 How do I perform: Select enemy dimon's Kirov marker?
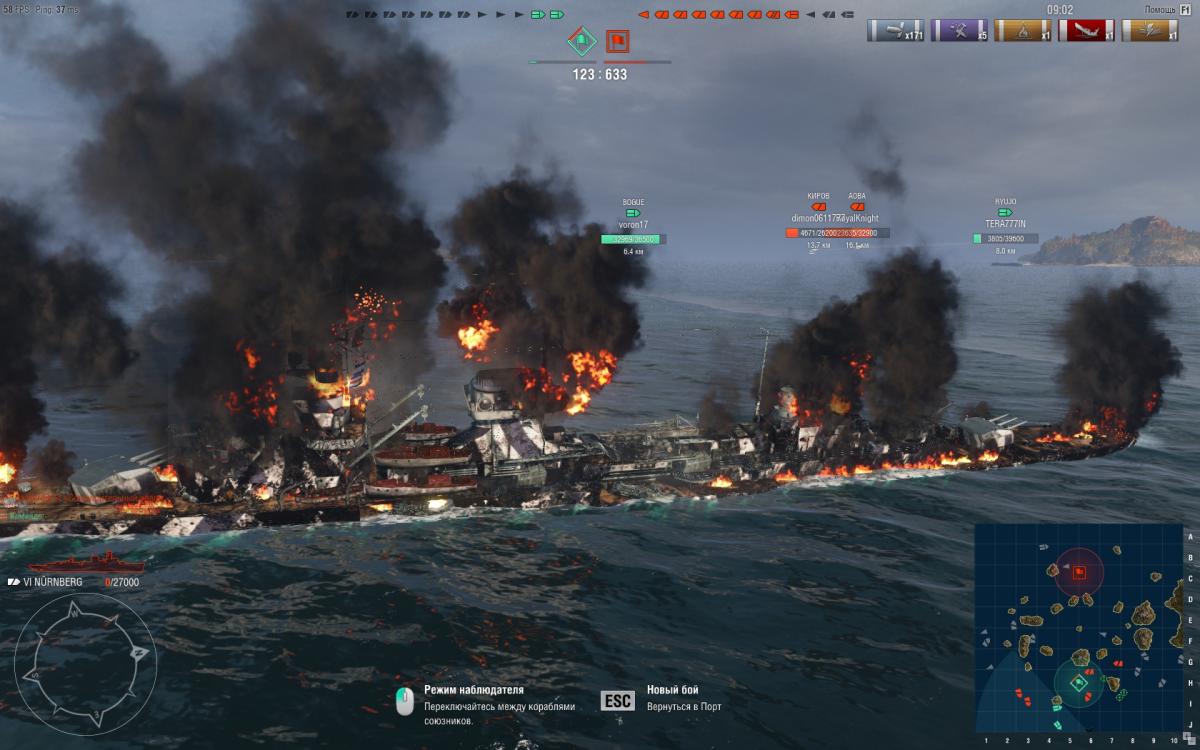818,207
